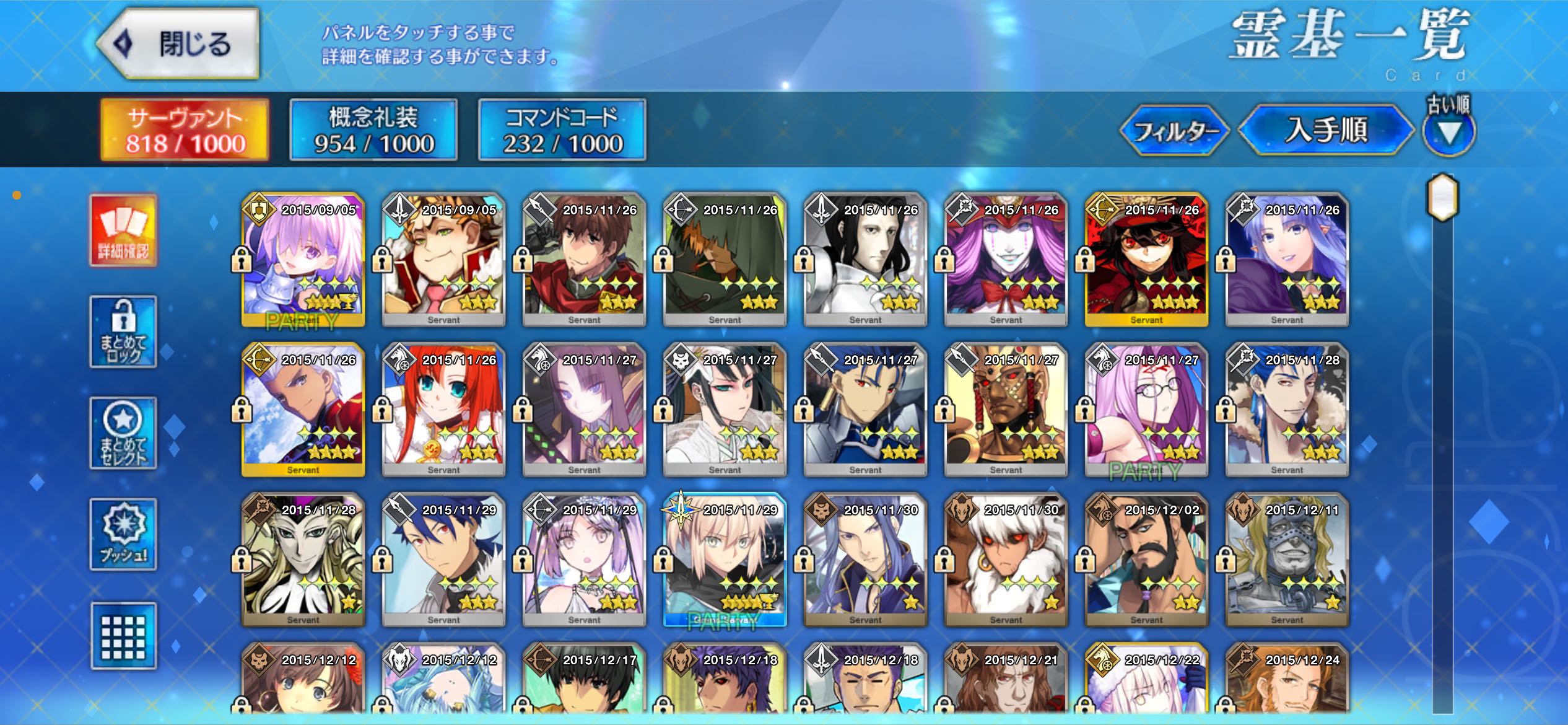
Task: Choose the まとめてロック bulk lock button
Action: [123, 332]
